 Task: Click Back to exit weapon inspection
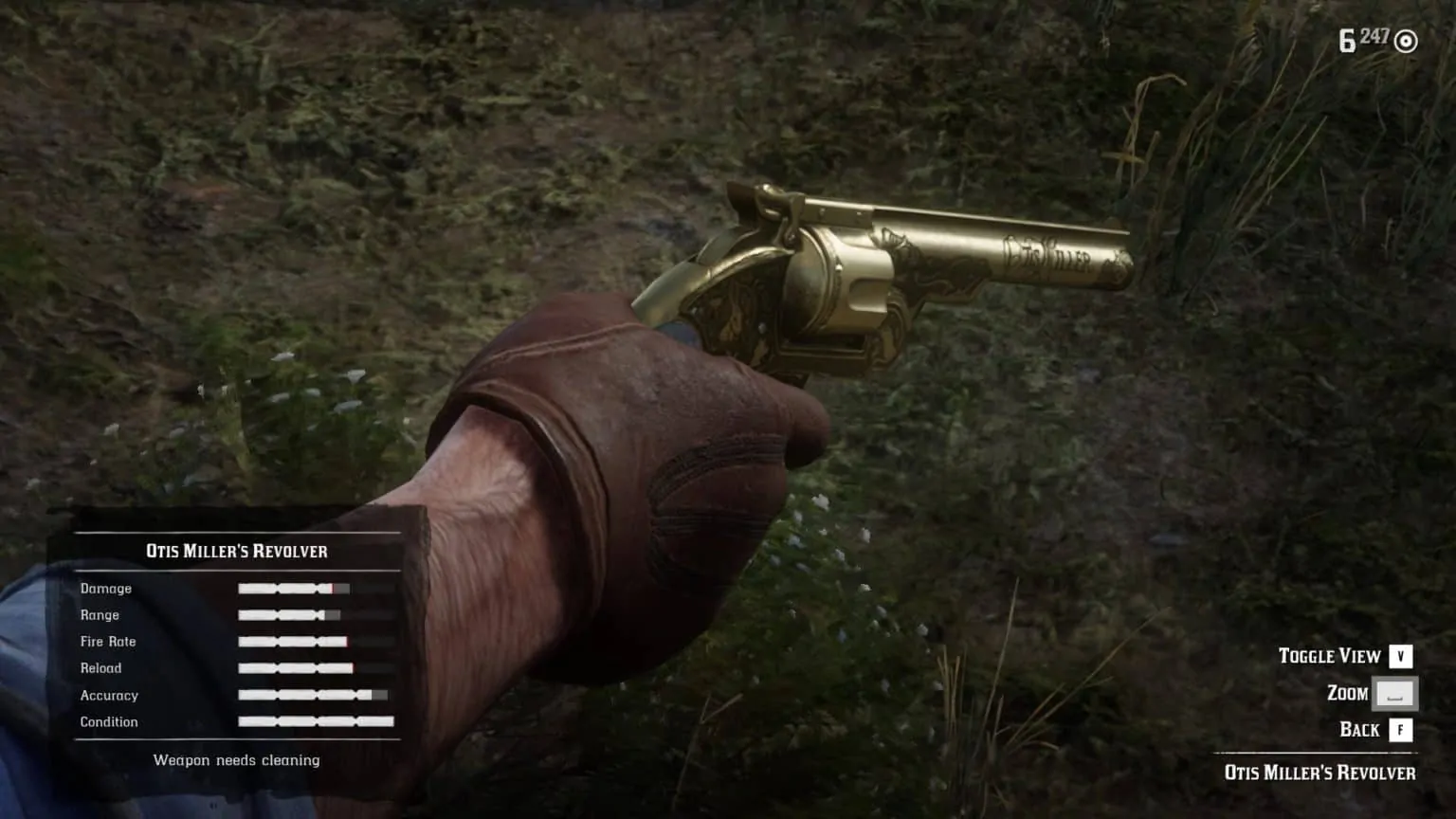coord(1362,730)
